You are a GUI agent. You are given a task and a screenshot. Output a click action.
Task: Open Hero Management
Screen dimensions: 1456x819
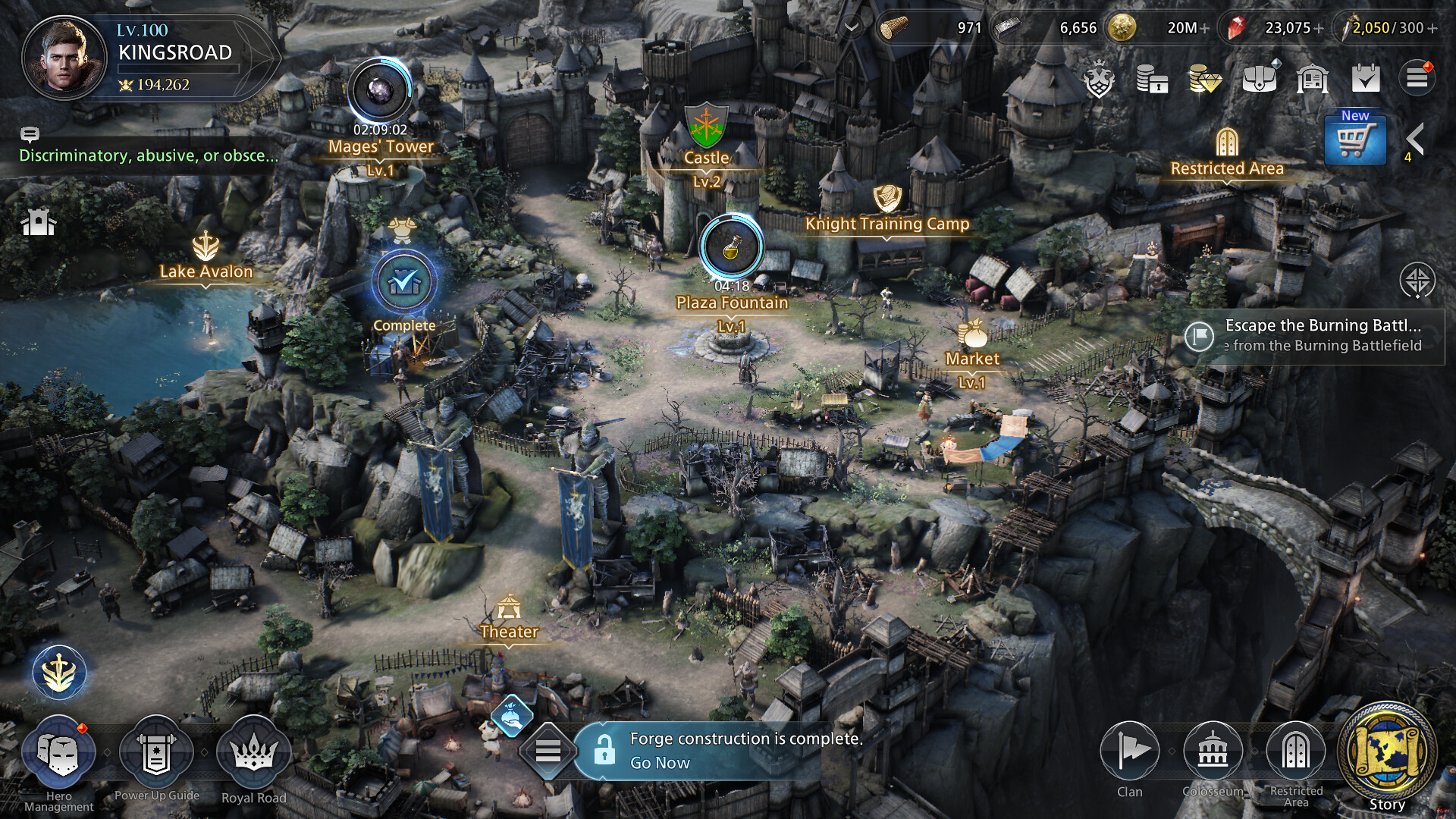point(59,753)
